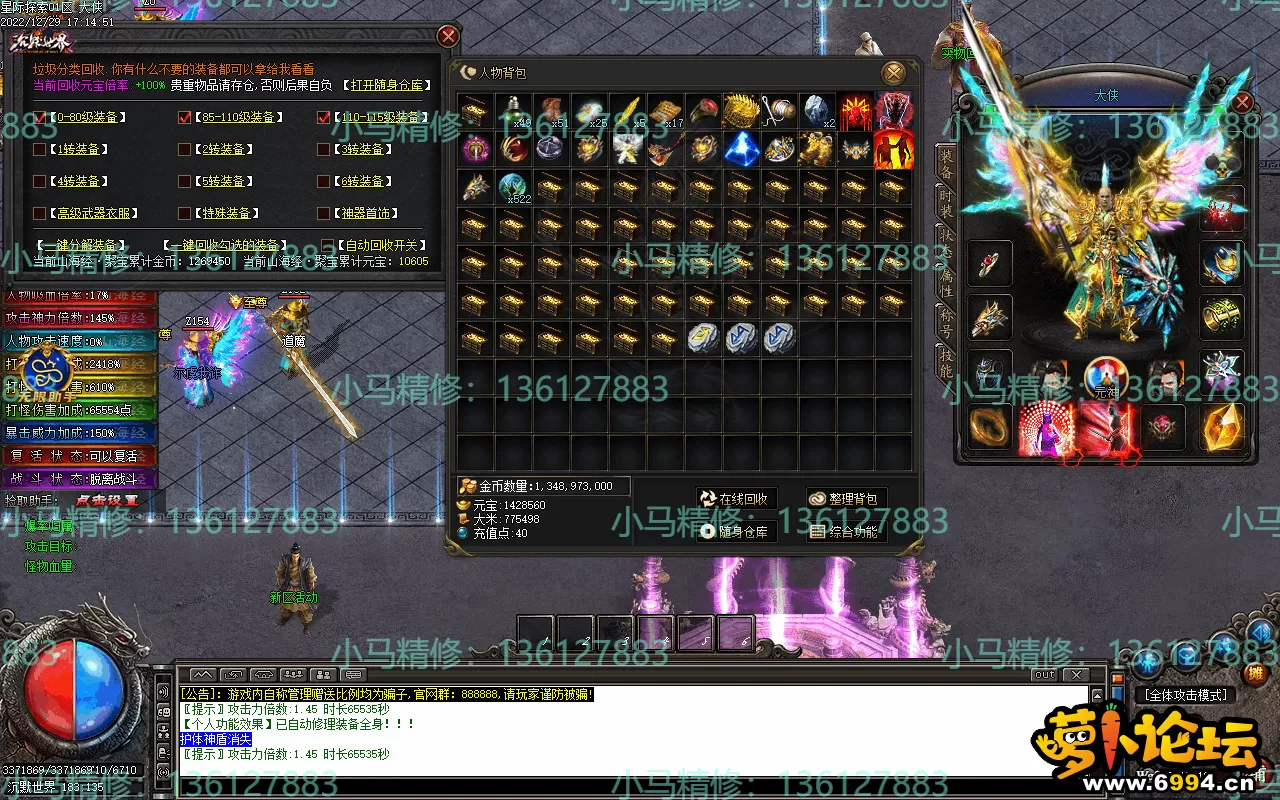Open the 综合功能 button
The height and width of the screenshot is (800, 1280).
click(846, 532)
